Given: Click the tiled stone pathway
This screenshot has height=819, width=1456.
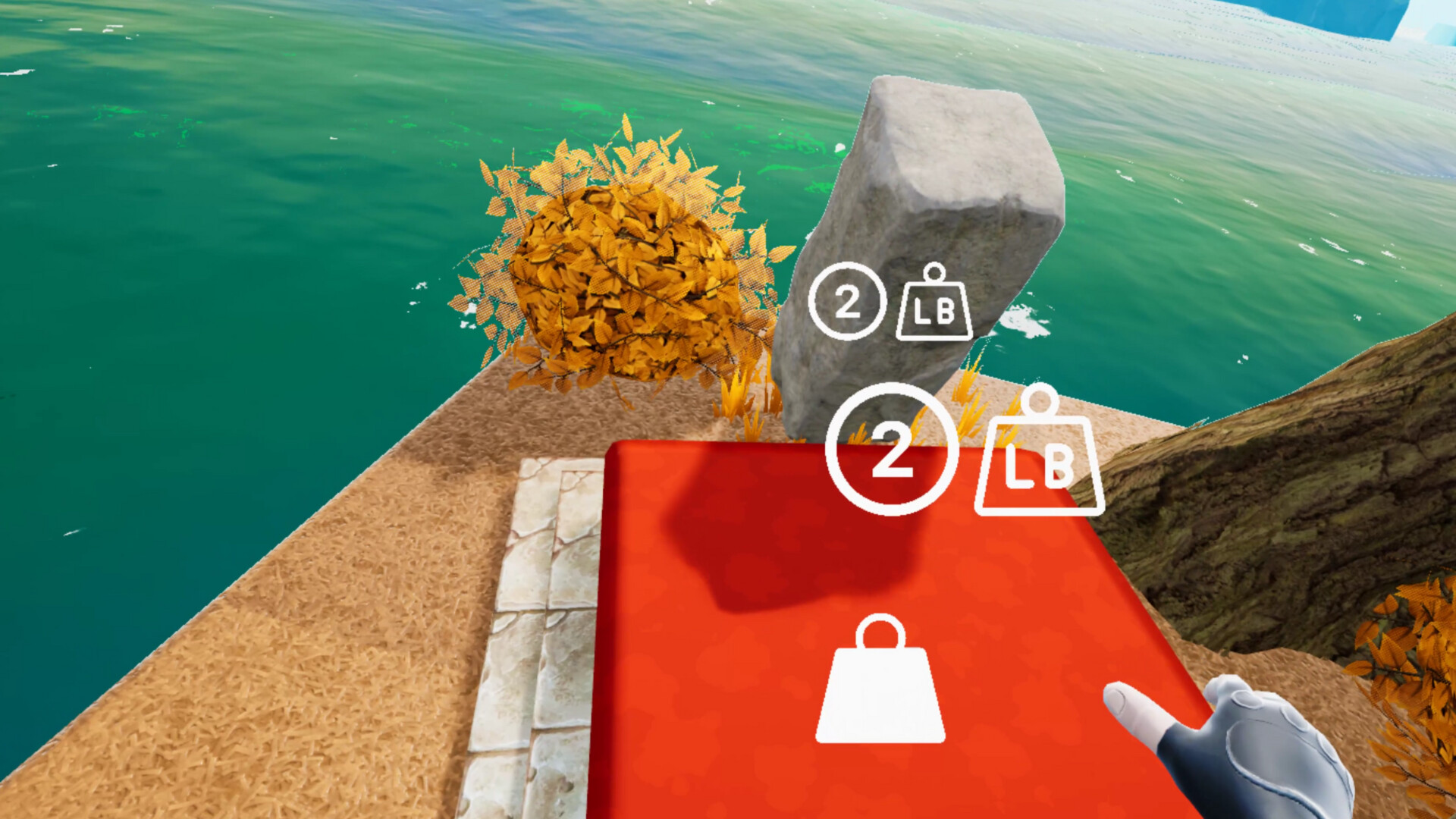Looking at the screenshot, I should (531, 645).
